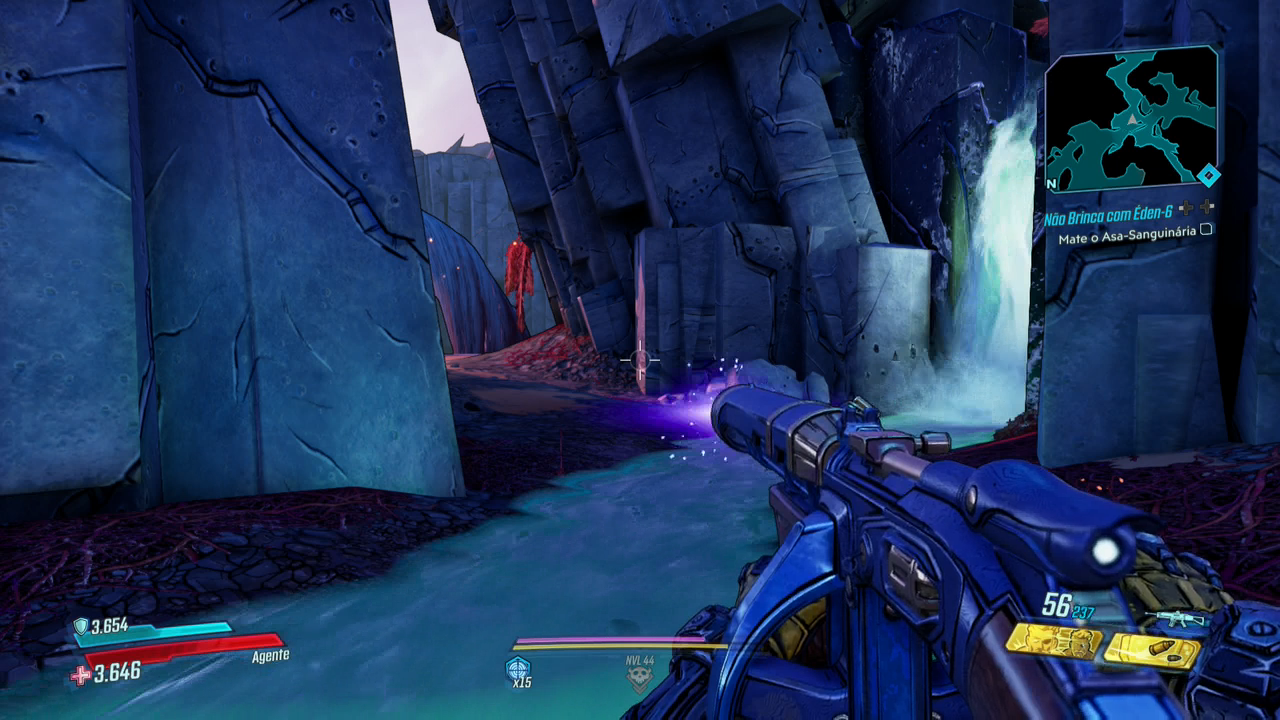Tick the Mate o Asa-Sanguinária objective checkbox
1280x720 pixels.
tap(1206, 230)
